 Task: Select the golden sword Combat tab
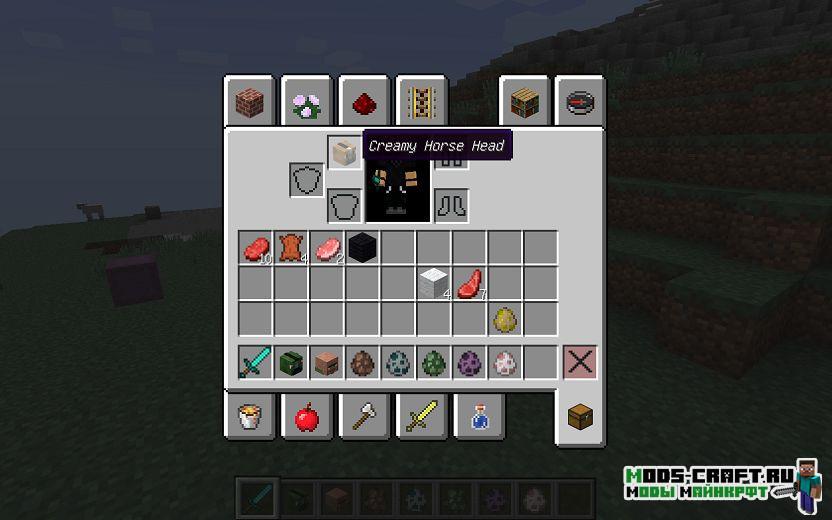coord(421,416)
